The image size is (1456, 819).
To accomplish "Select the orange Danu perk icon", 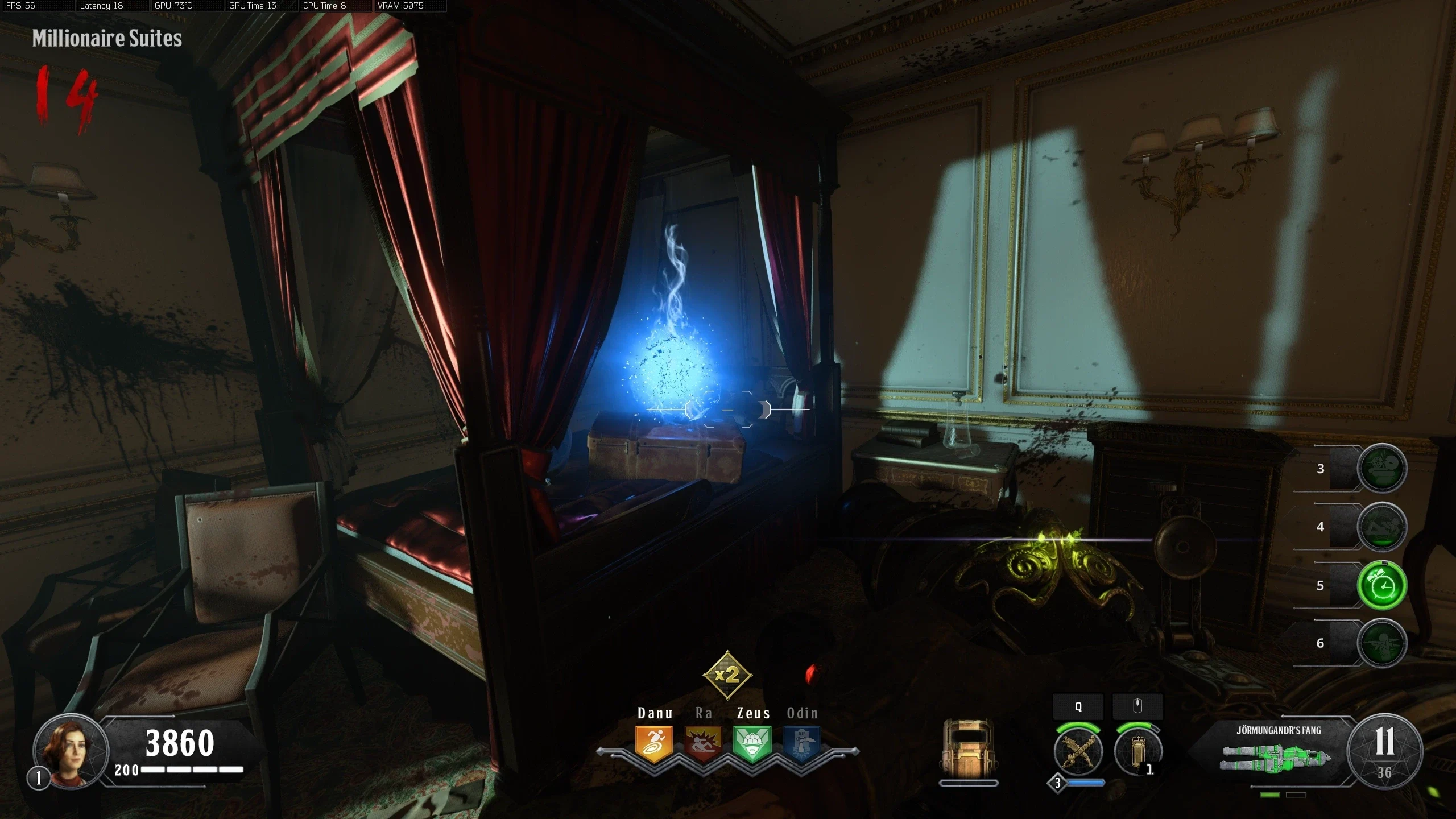I will pos(654,742).
